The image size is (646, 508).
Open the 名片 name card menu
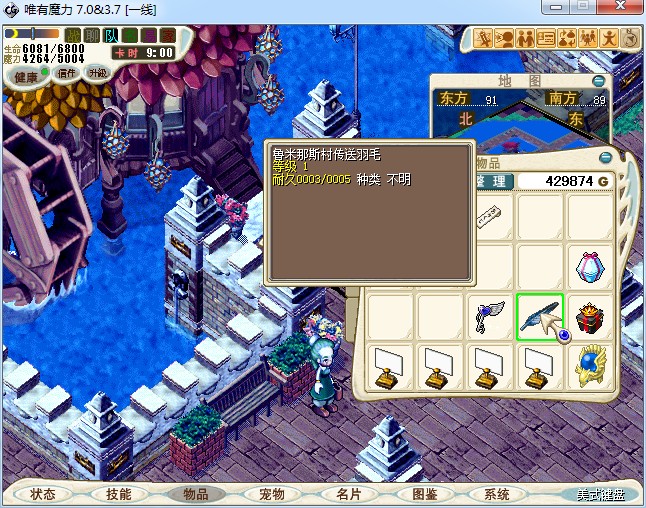pos(347,494)
